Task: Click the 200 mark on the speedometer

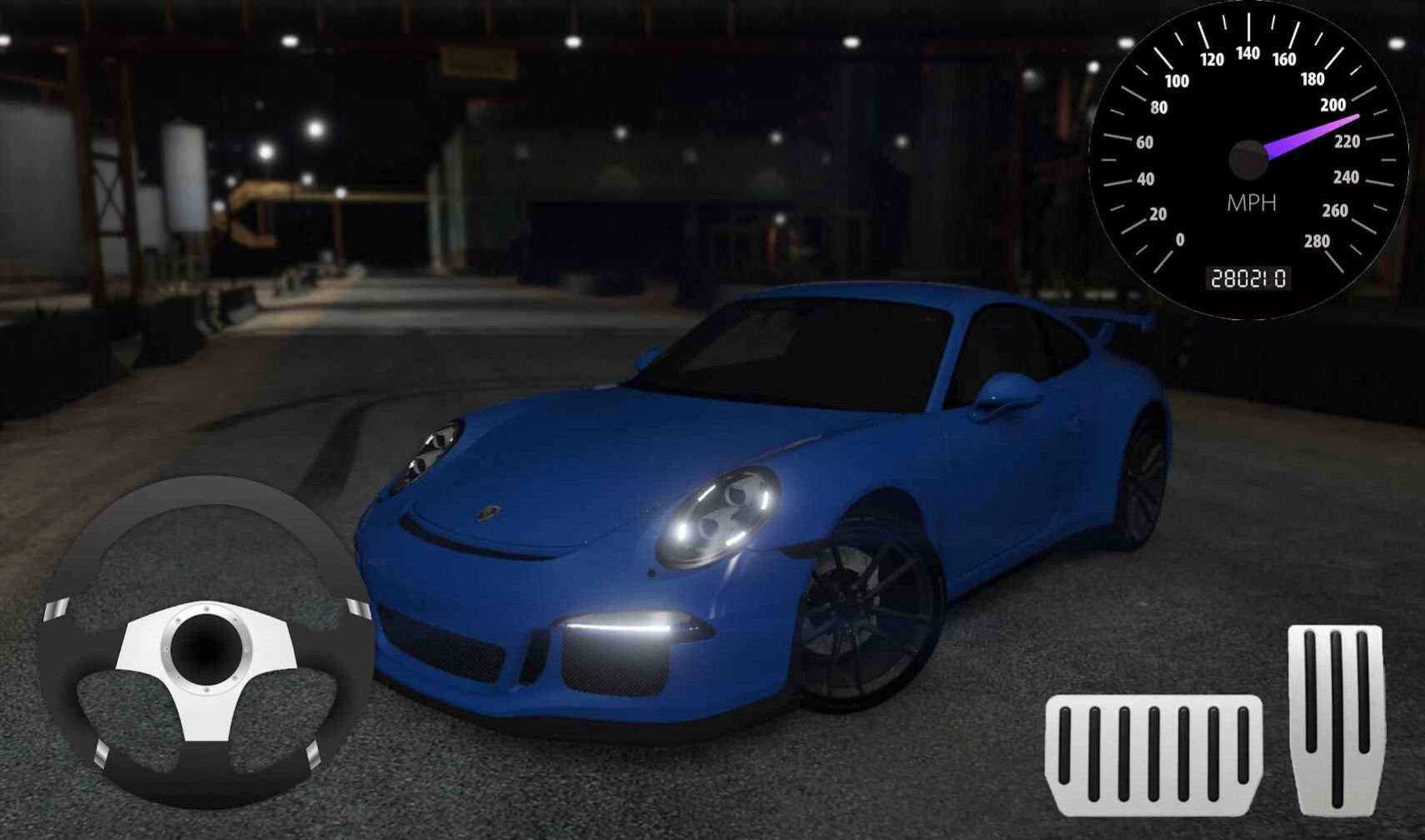Action: 1333,105
